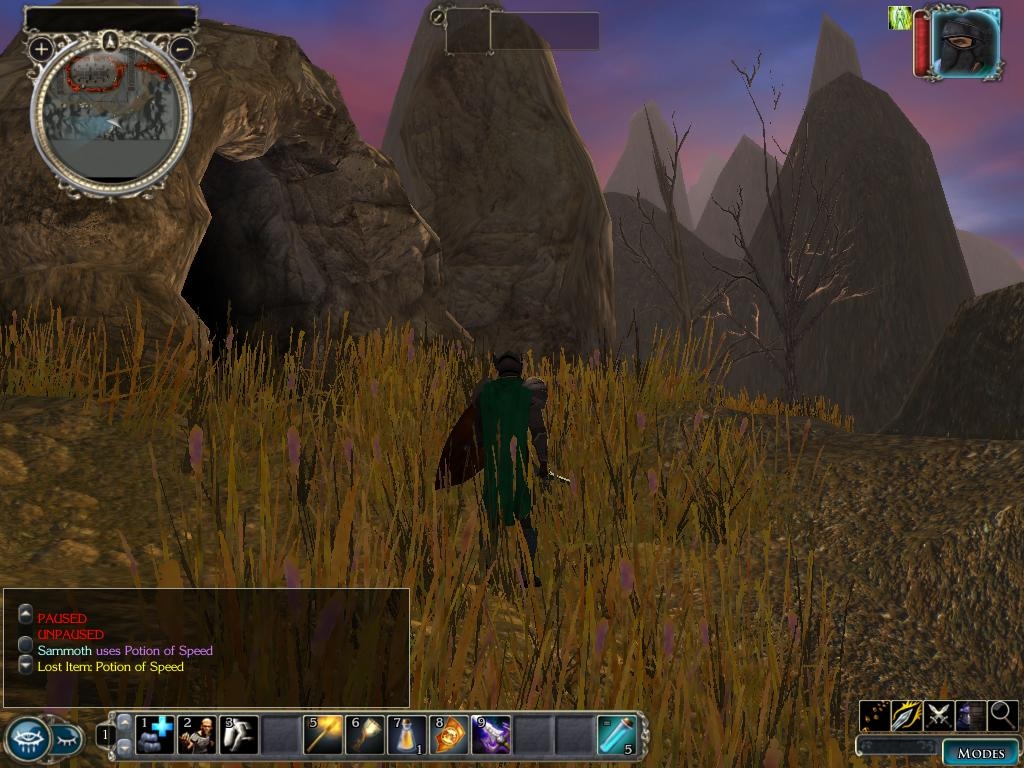Image resolution: width=1024 pixels, height=768 pixels.
Task: Activate the magnifying glass search mode
Action: [1003, 715]
